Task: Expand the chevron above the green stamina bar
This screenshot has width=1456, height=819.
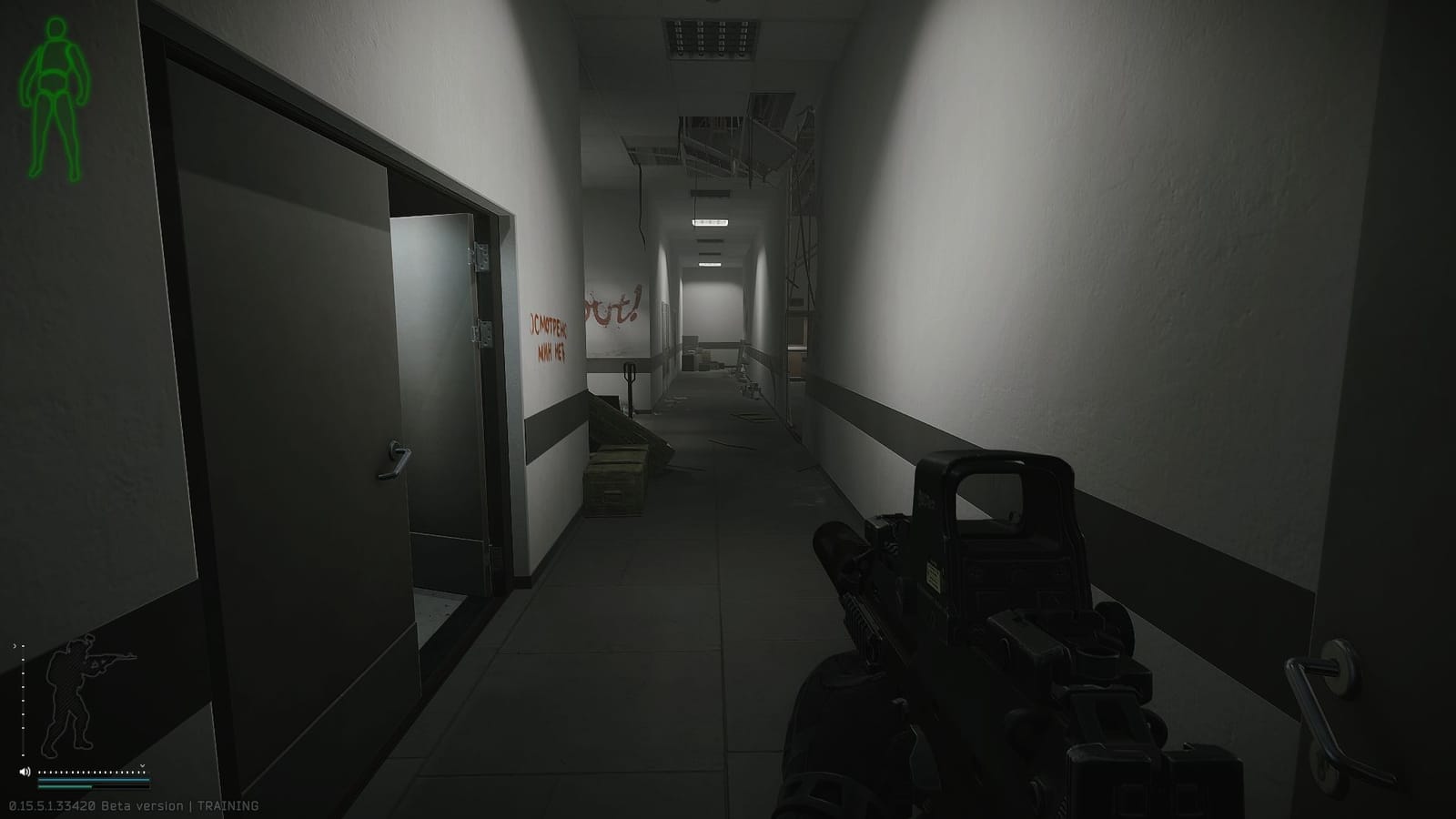Action: [142, 765]
